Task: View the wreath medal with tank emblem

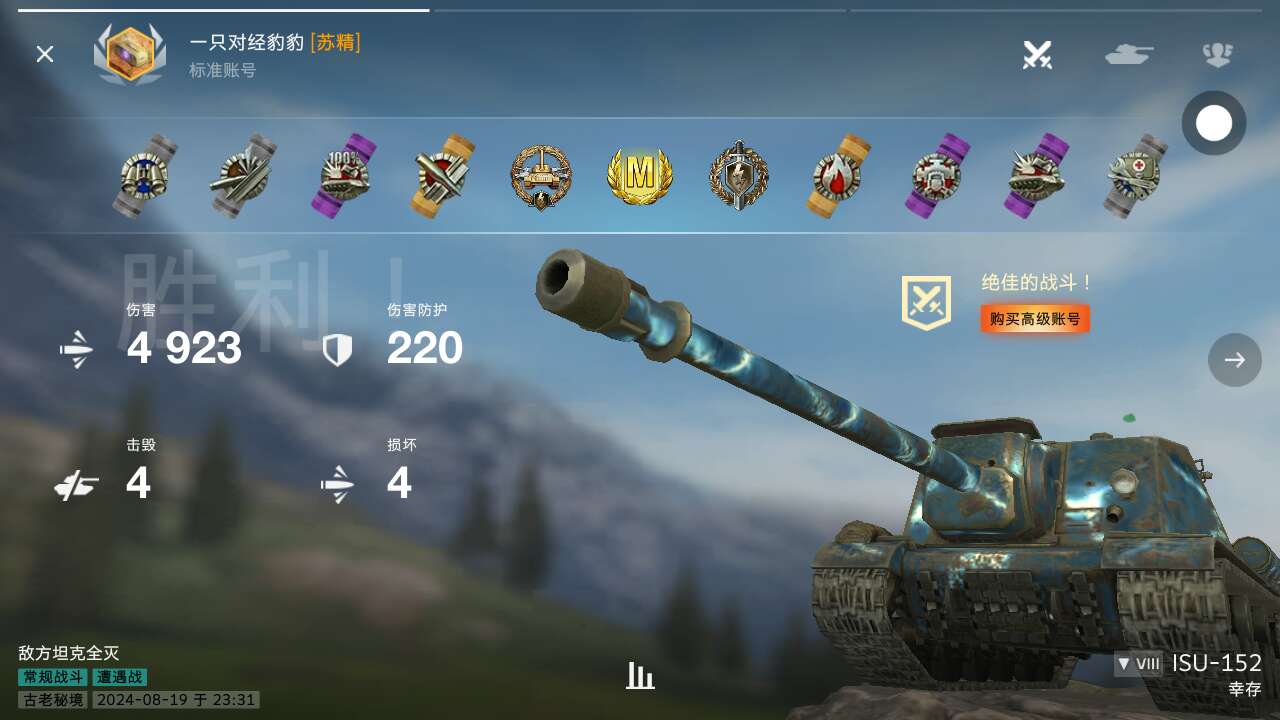Action: [x=541, y=177]
